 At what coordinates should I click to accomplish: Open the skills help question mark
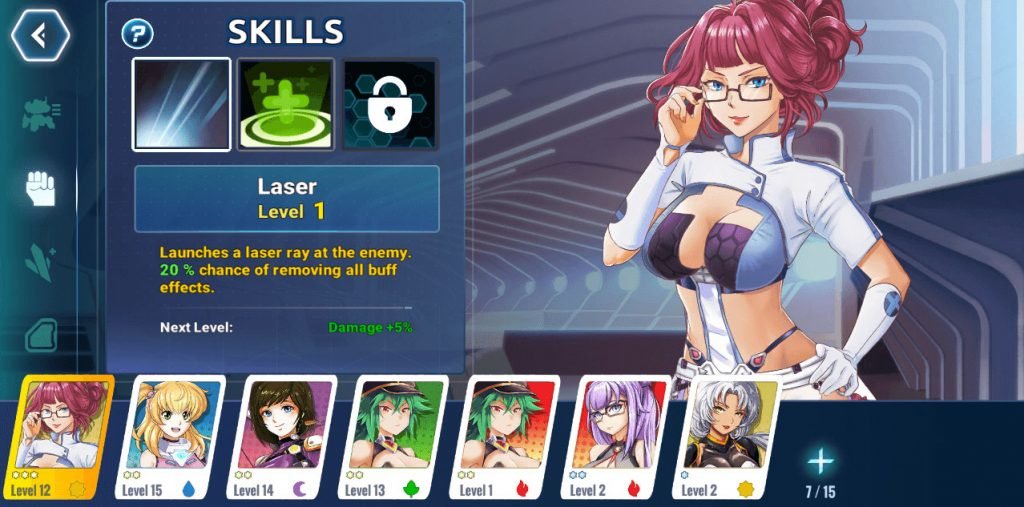click(x=137, y=34)
